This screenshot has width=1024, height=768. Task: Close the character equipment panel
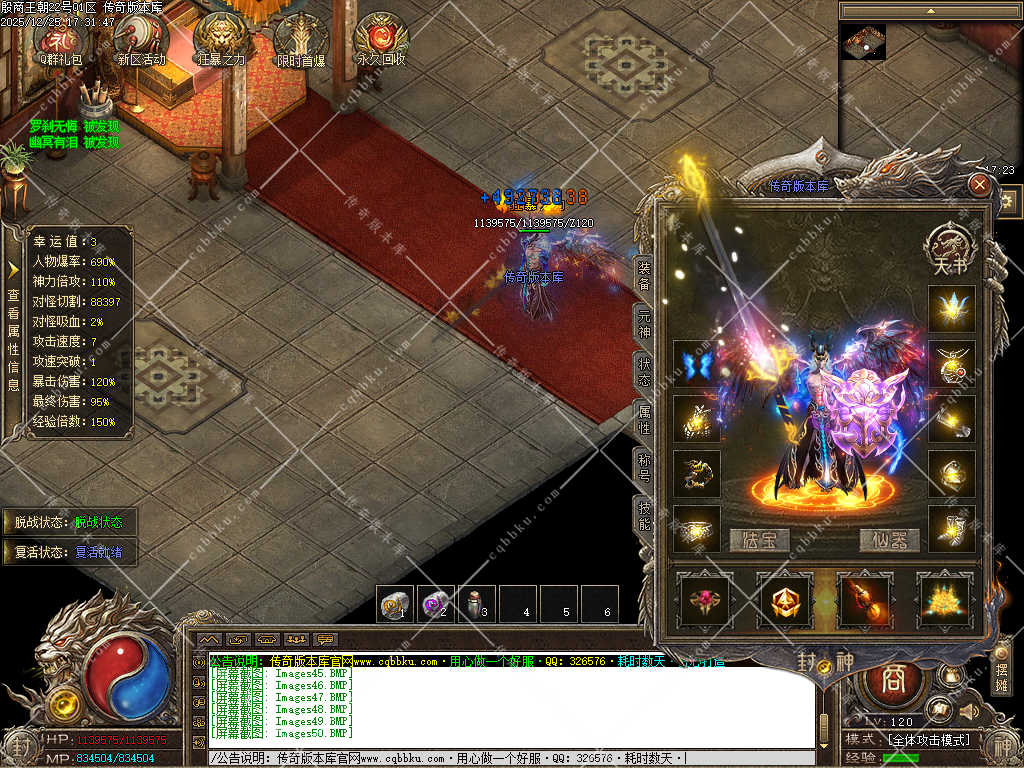click(x=980, y=185)
